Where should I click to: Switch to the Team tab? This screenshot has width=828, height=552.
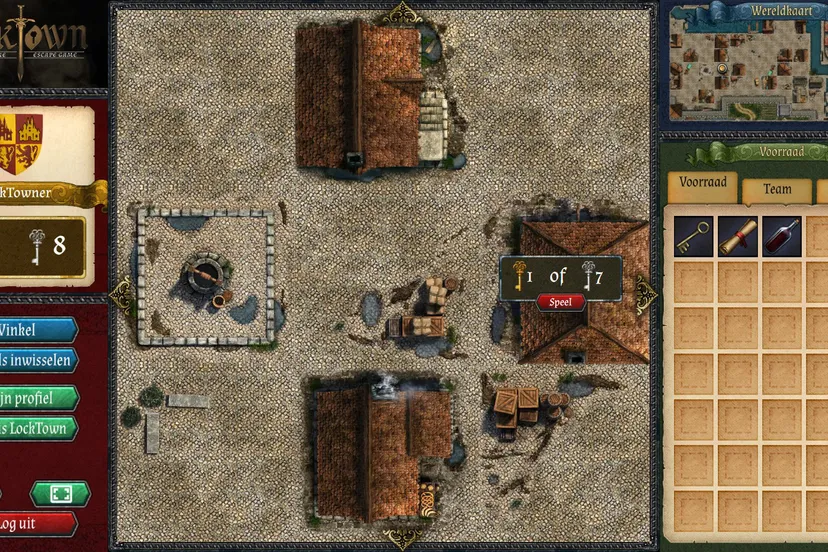coord(777,188)
